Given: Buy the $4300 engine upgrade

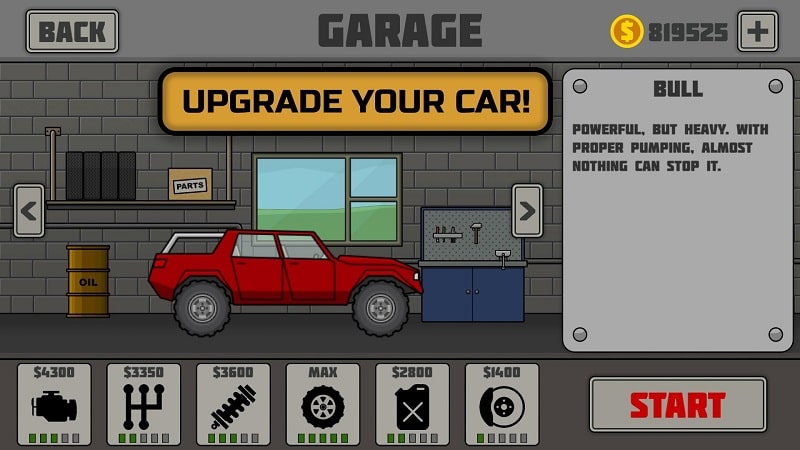Looking at the screenshot, I should [x=54, y=404].
